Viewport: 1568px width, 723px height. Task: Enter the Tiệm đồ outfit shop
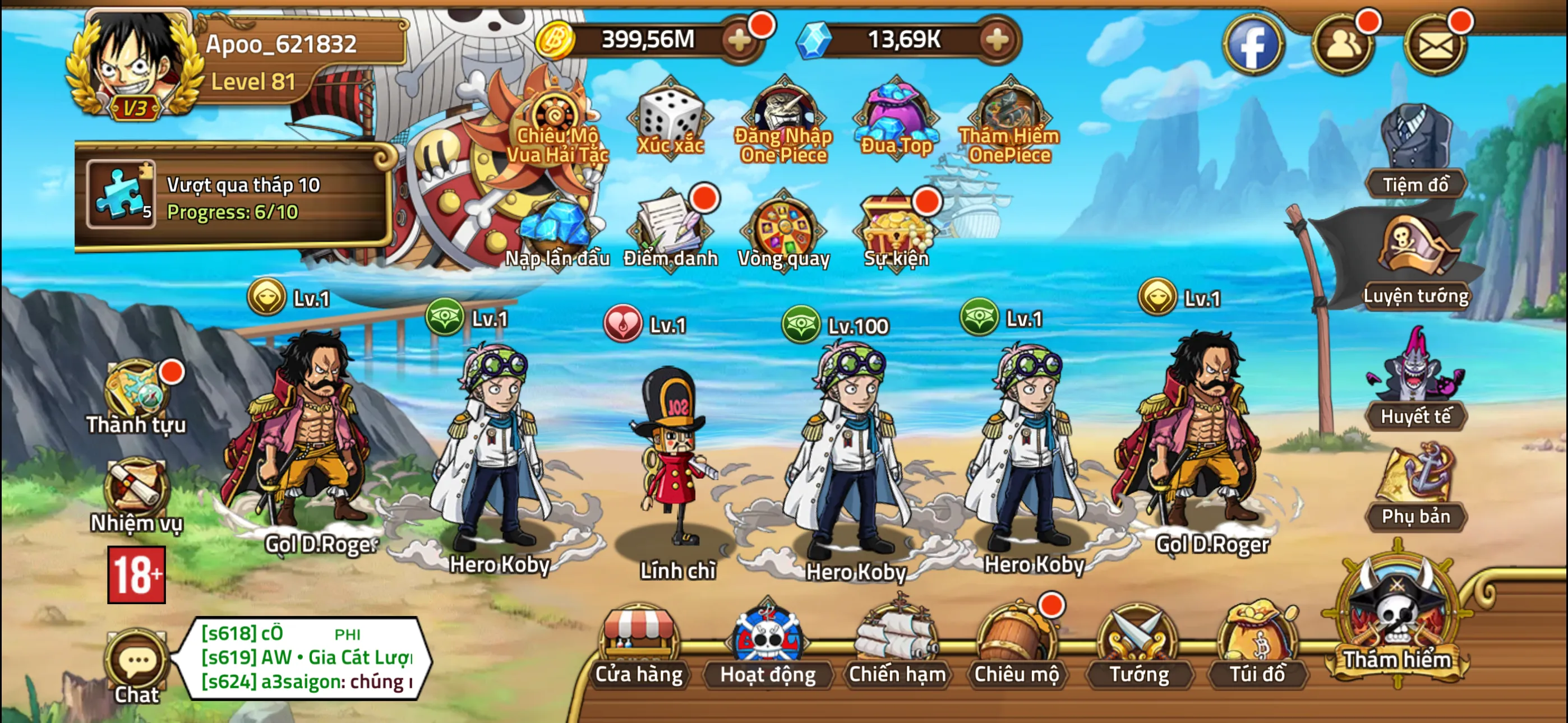pos(1415,152)
